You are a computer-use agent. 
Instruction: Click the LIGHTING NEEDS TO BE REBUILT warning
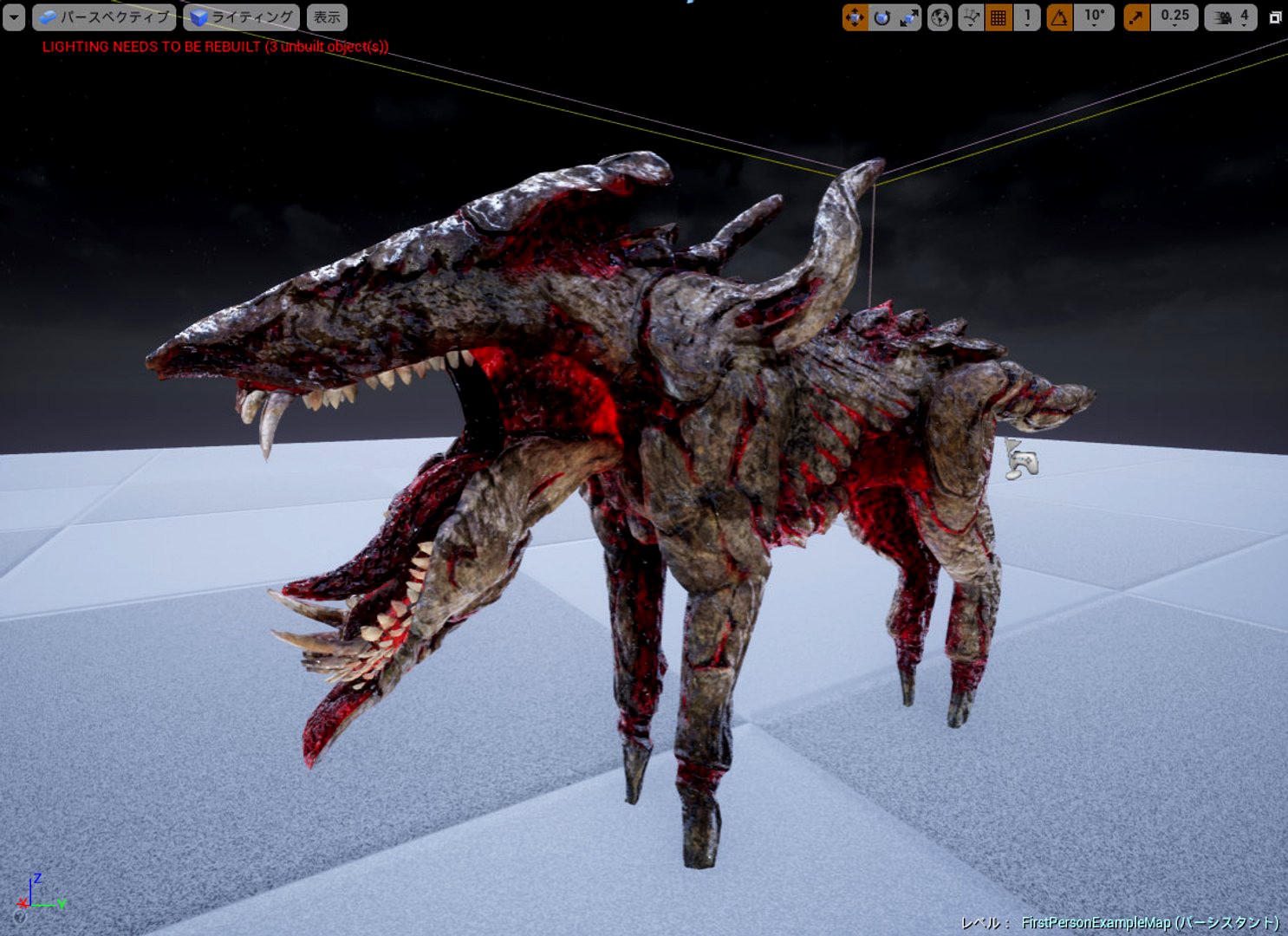point(217,48)
